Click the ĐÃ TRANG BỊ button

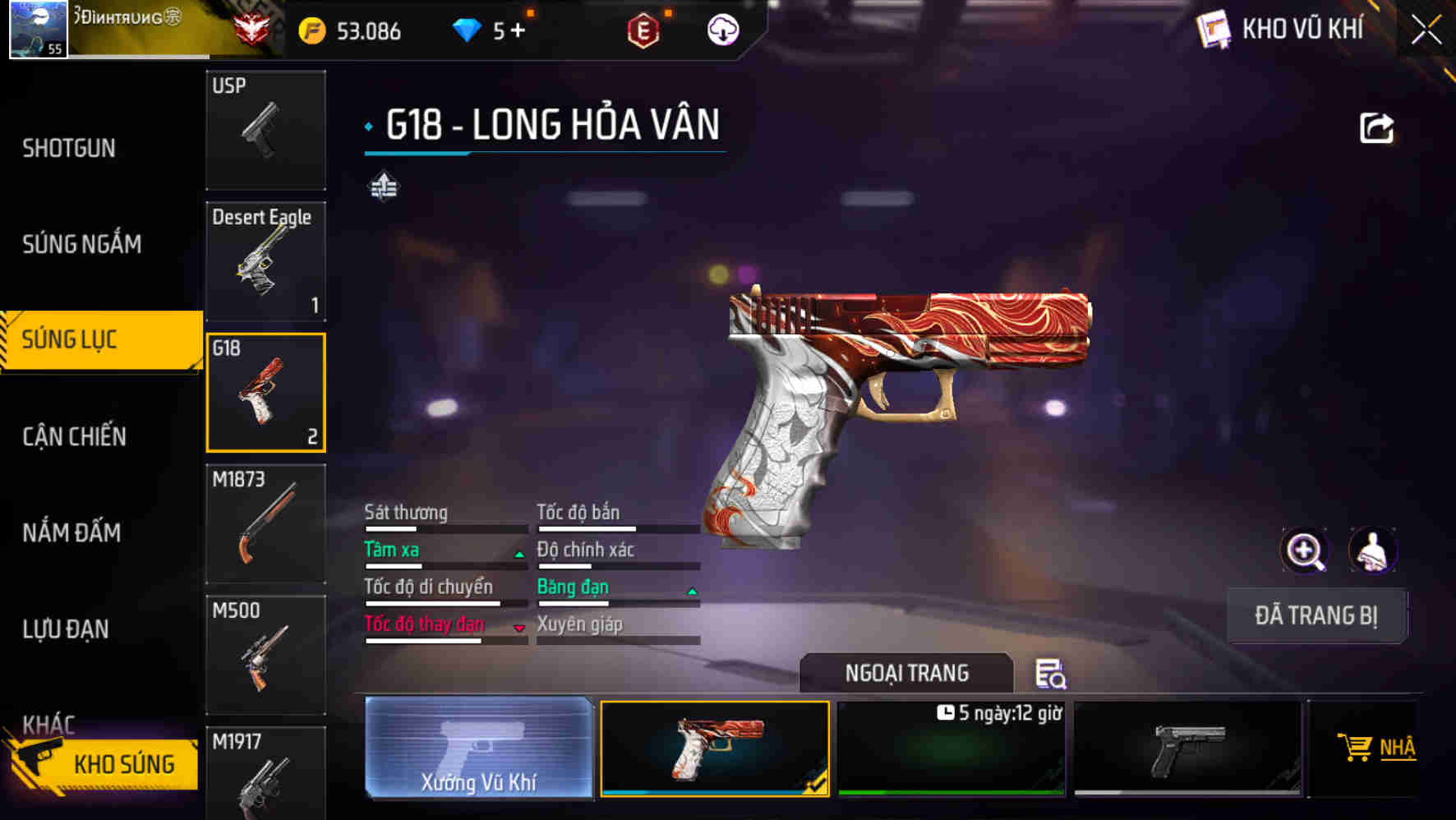1315,615
